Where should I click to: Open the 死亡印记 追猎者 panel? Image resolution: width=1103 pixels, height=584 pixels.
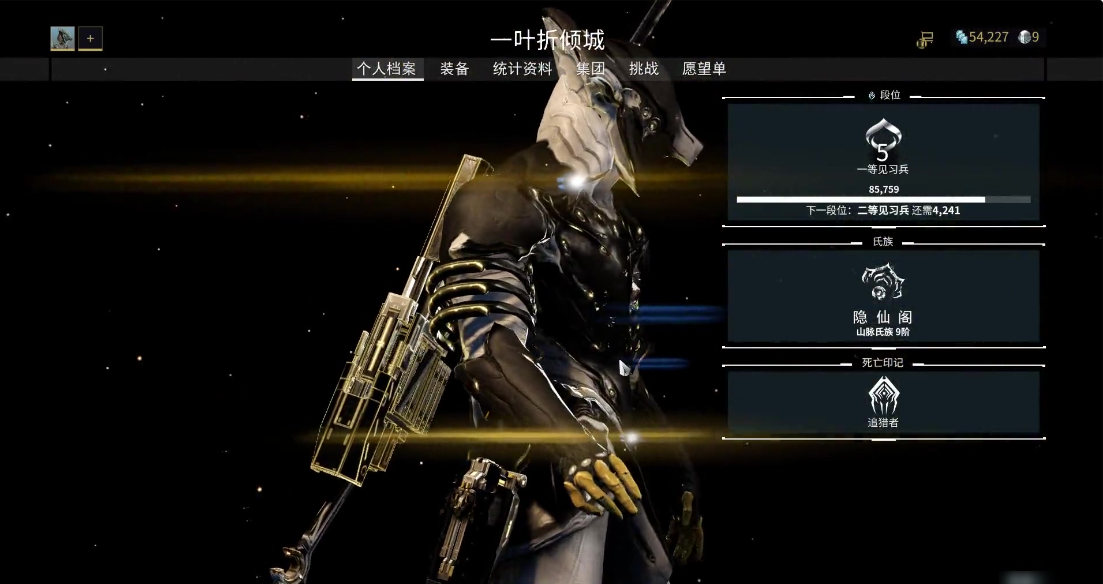coord(883,402)
